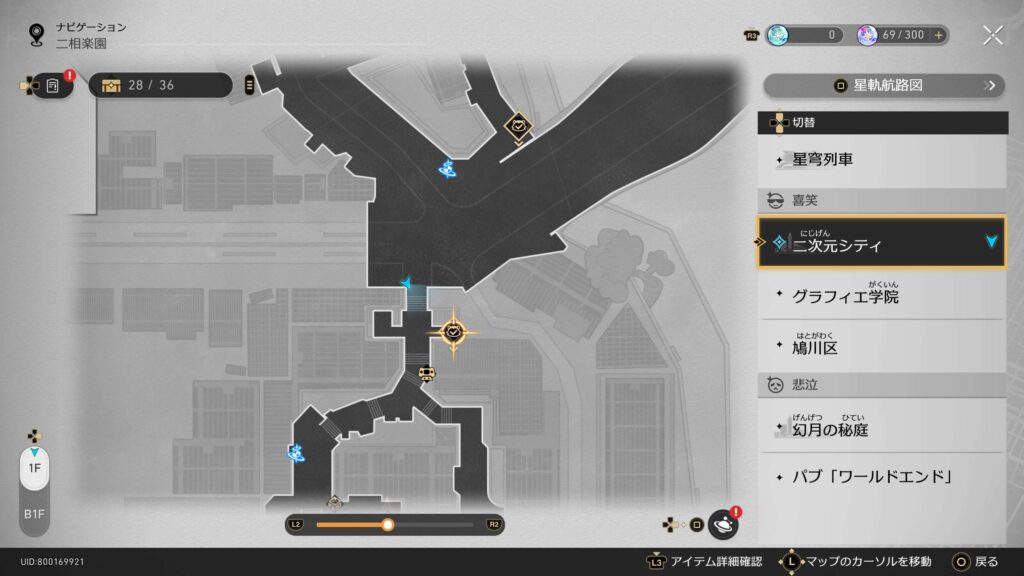1024x576 pixels.
Task: Go to パブ「ワールドエンド」 map
Action: [882, 476]
